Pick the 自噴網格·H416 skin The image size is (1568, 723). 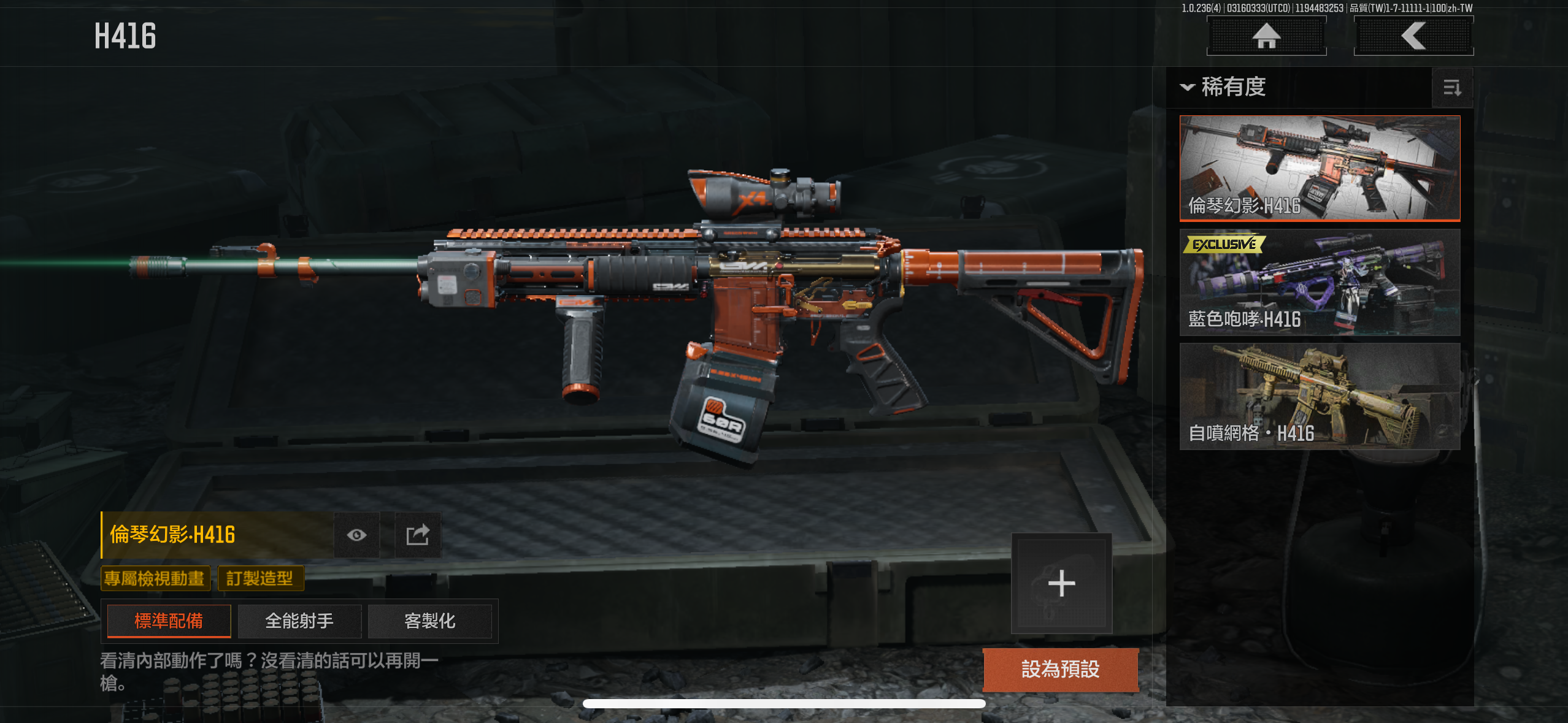[x=1320, y=396]
